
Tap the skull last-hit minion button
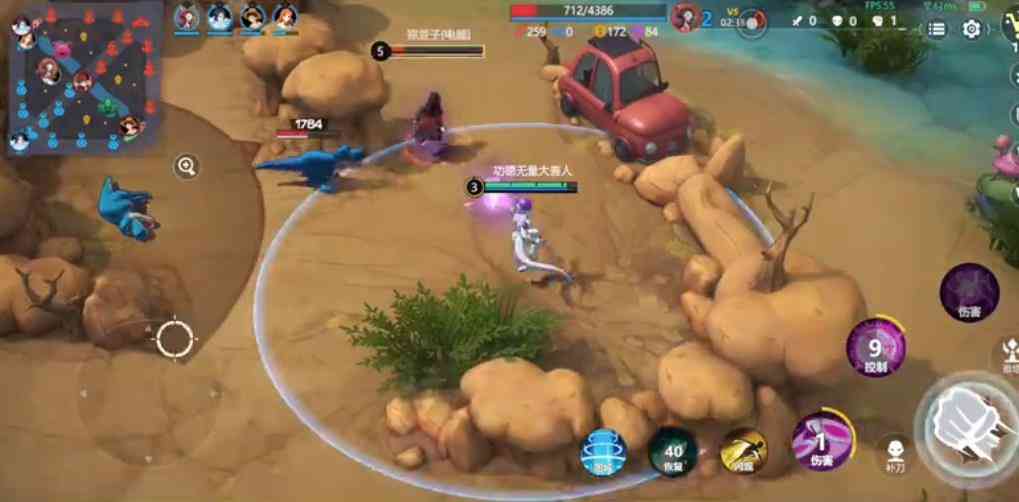(895, 450)
